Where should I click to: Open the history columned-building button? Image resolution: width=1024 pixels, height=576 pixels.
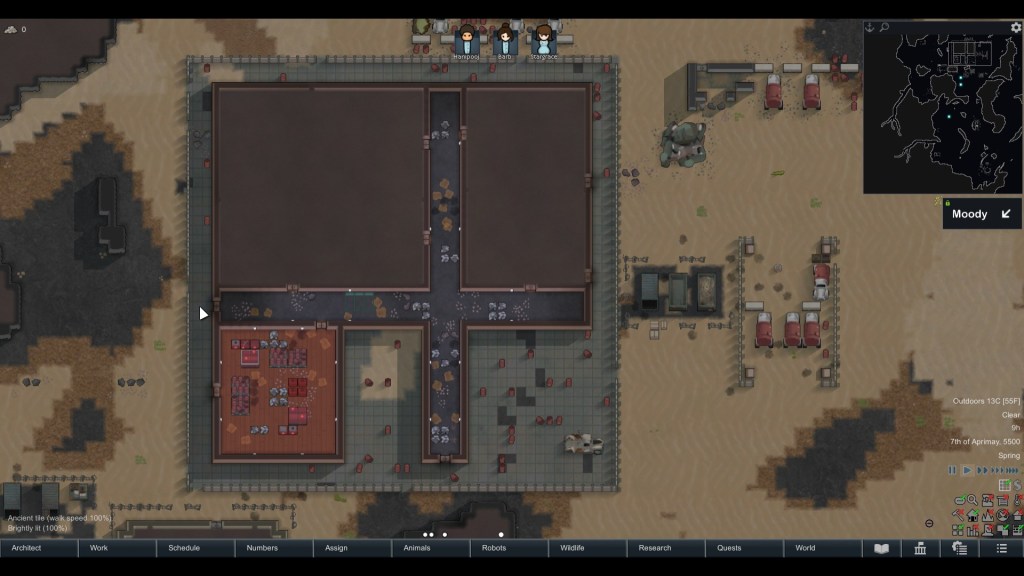[x=920, y=548]
